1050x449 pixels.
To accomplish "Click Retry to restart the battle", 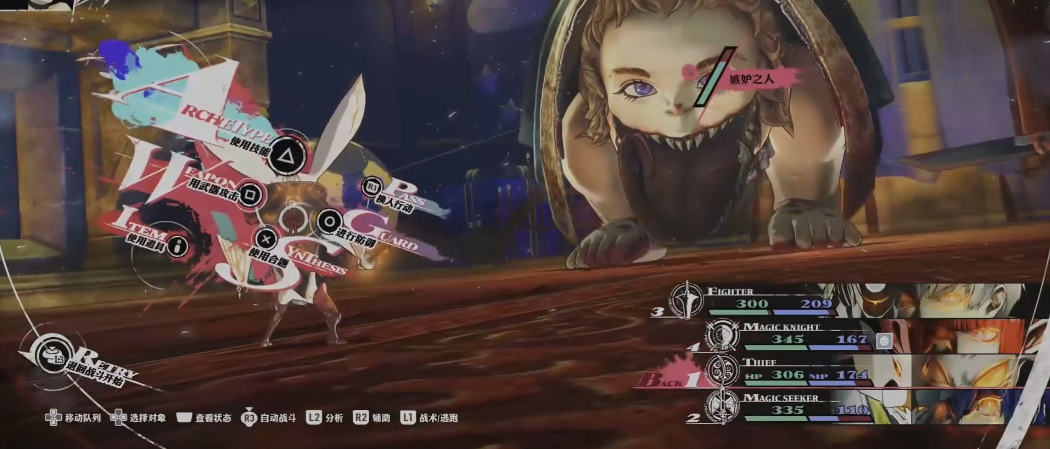I will [50, 353].
